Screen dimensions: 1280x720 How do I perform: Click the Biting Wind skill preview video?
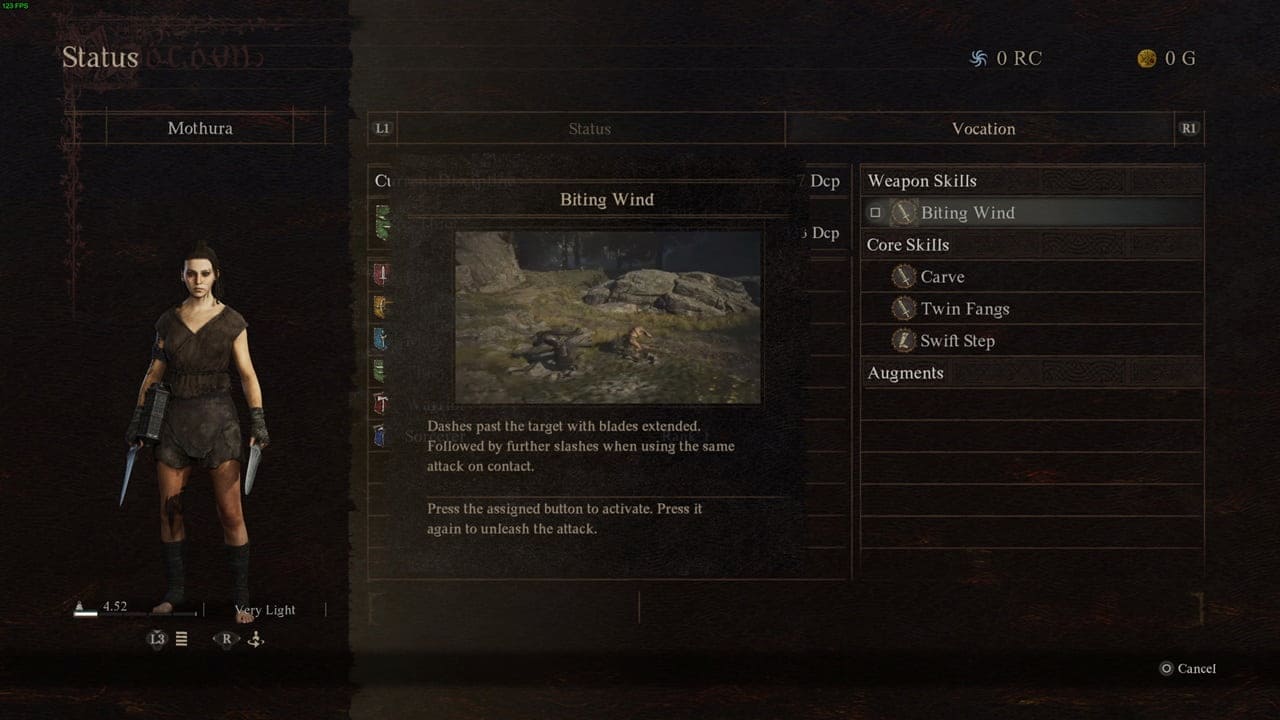pyautogui.click(x=608, y=317)
